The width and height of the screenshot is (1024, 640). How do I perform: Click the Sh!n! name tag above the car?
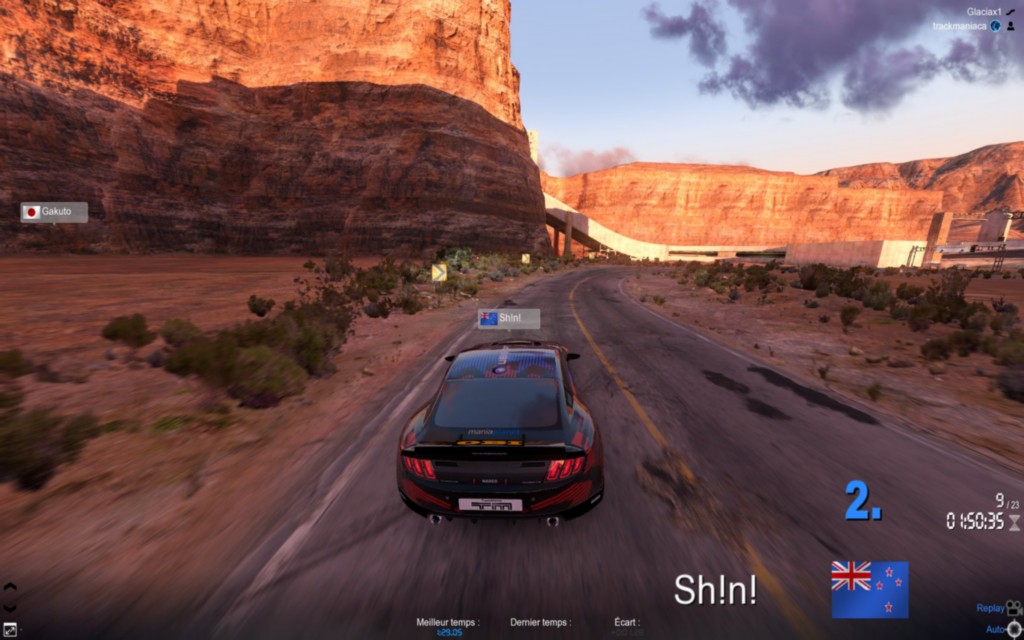(x=509, y=319)
